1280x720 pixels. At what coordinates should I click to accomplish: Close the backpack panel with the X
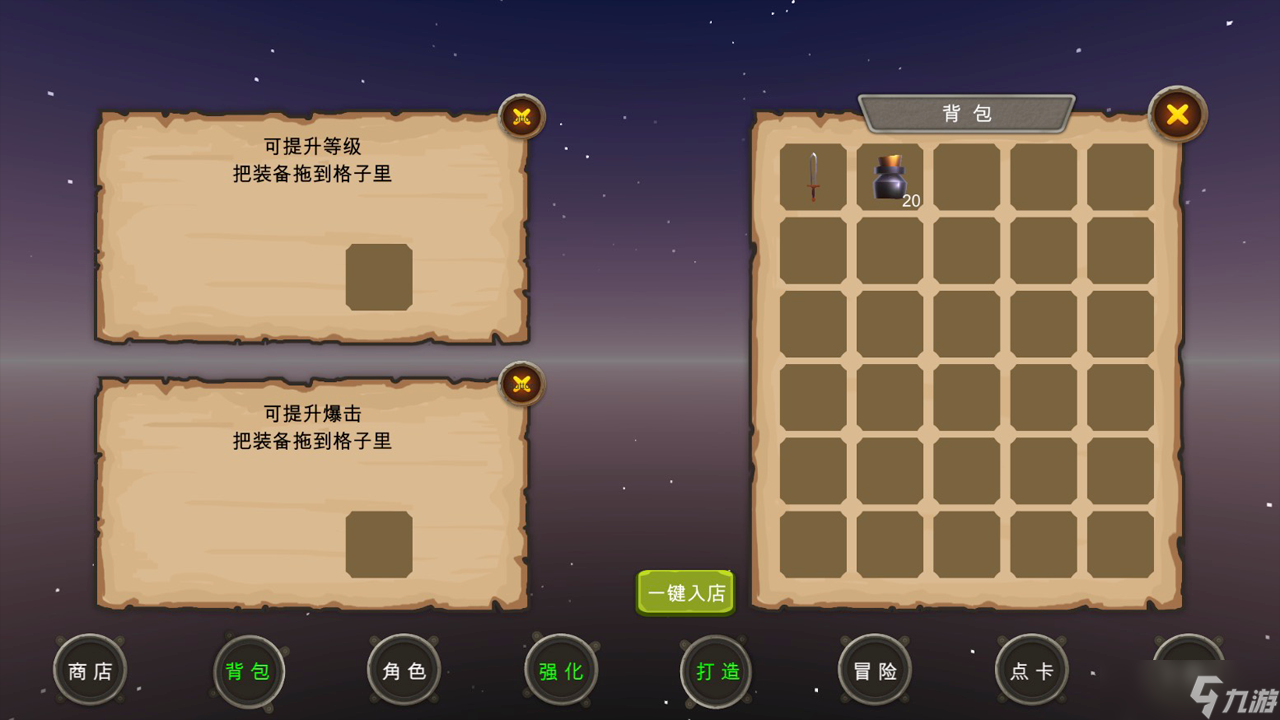coord(1177,114)
